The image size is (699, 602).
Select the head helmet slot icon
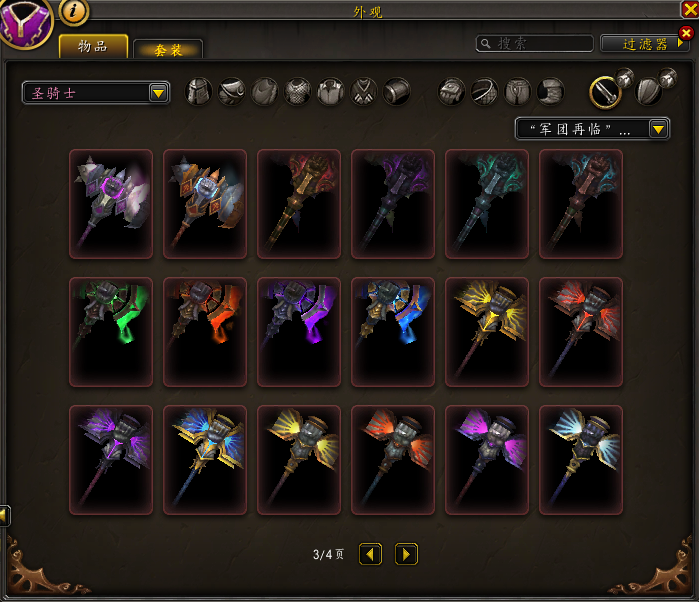[x=200, y=92]
